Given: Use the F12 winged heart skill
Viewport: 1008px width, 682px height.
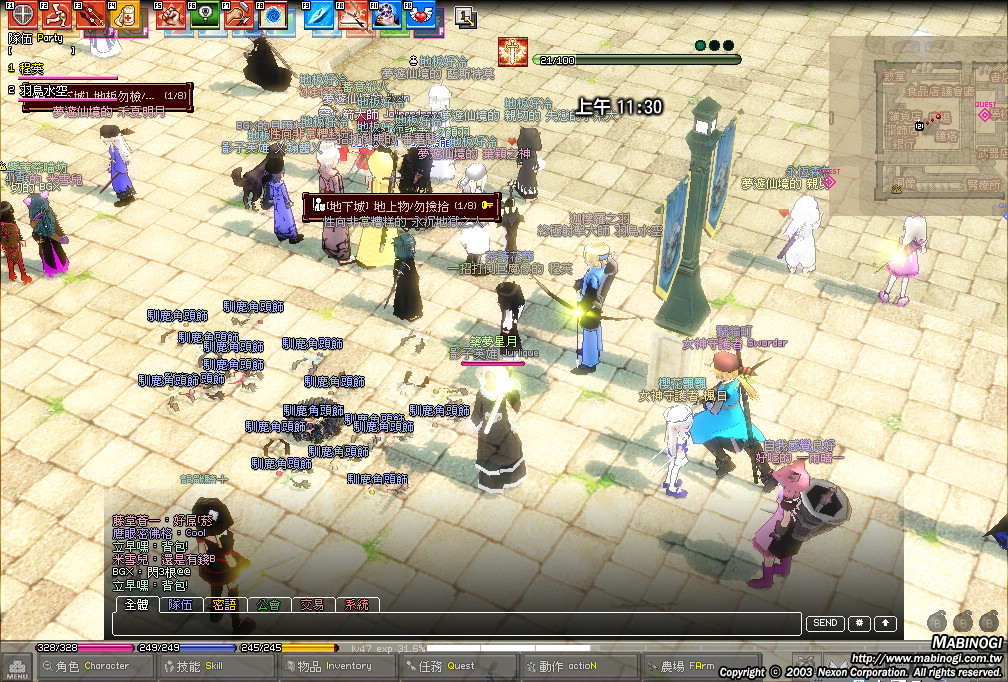Looking at the screenshot, I should coord(421,15).
